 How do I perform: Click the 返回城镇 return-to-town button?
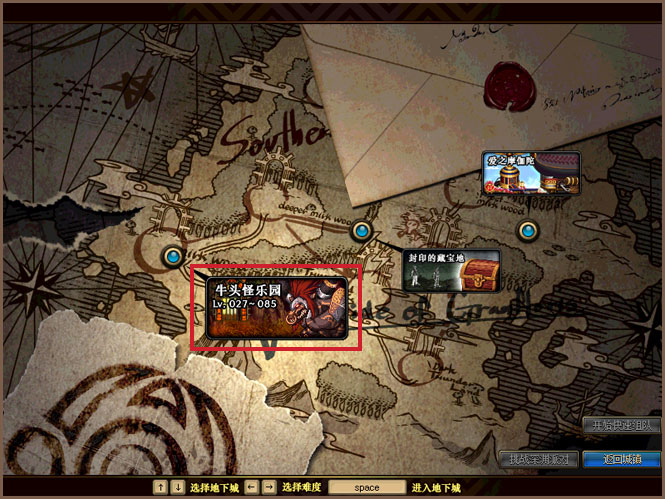(x=625, y=459)
